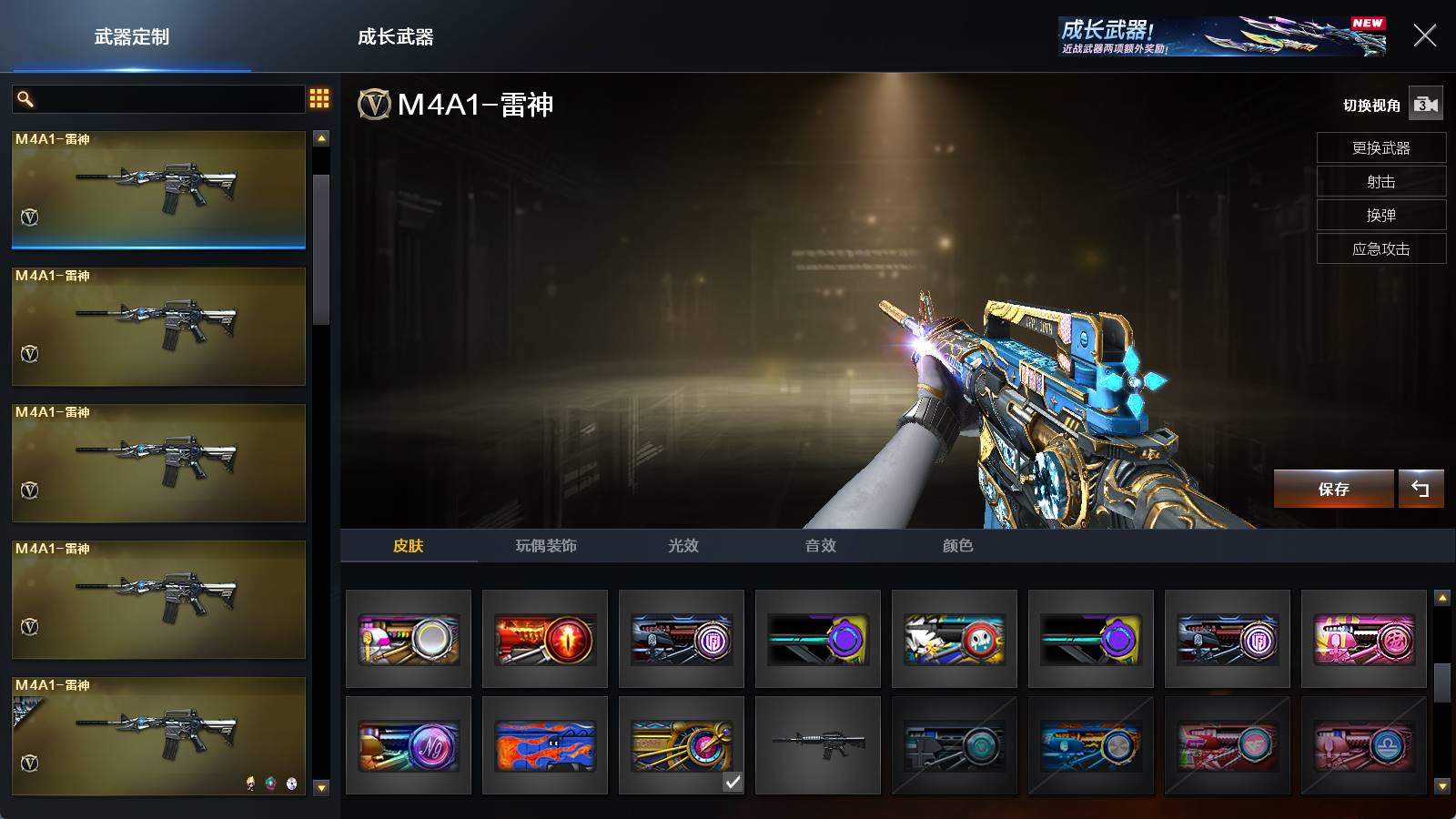Close the weapon customization window
Image resolution: width=1456 pixels, height=819 pixels.
click(x=1424, y=36)
